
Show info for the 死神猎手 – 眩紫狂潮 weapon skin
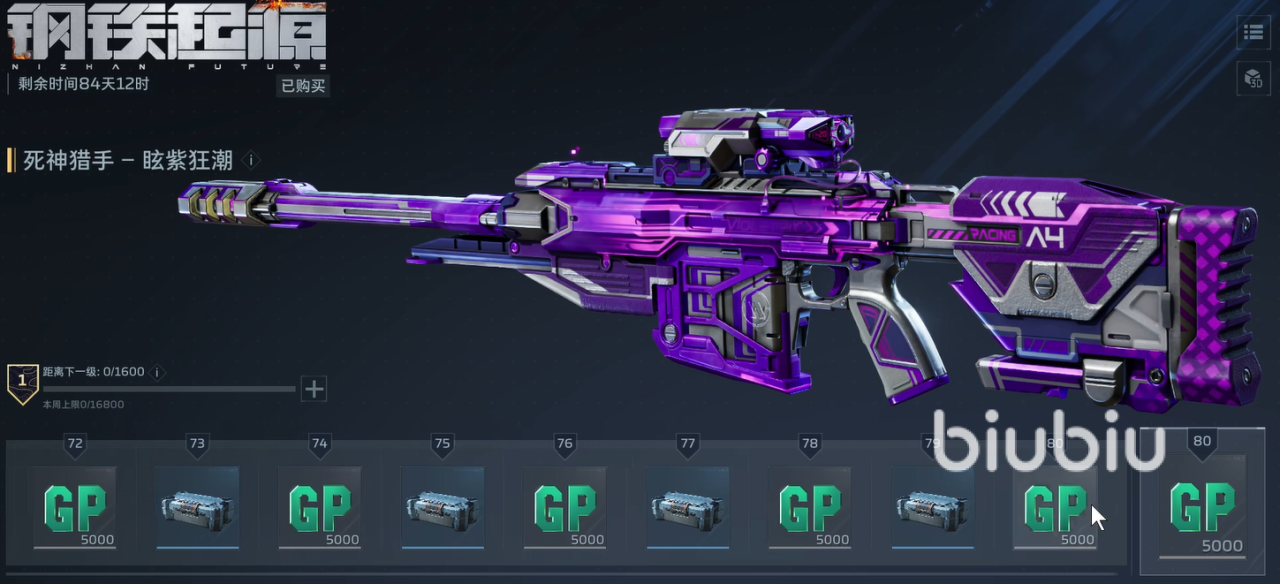click(252, 160)
